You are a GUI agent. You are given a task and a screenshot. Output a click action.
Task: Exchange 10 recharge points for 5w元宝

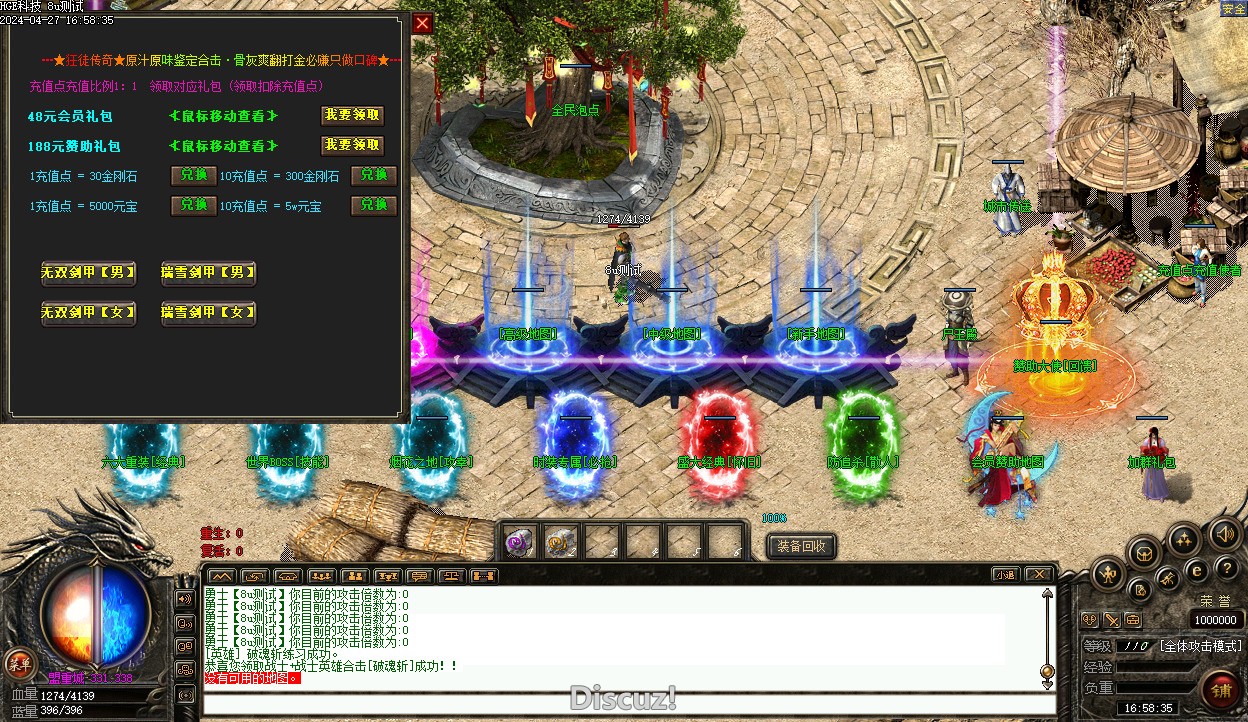pos(373,206)
